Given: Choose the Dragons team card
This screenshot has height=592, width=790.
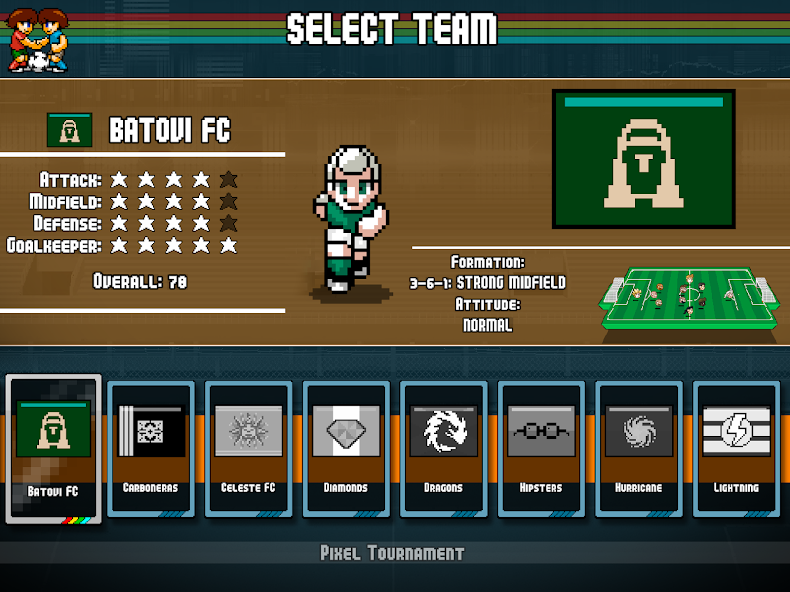Looking at the screenshot, I should tap(443, 448).
